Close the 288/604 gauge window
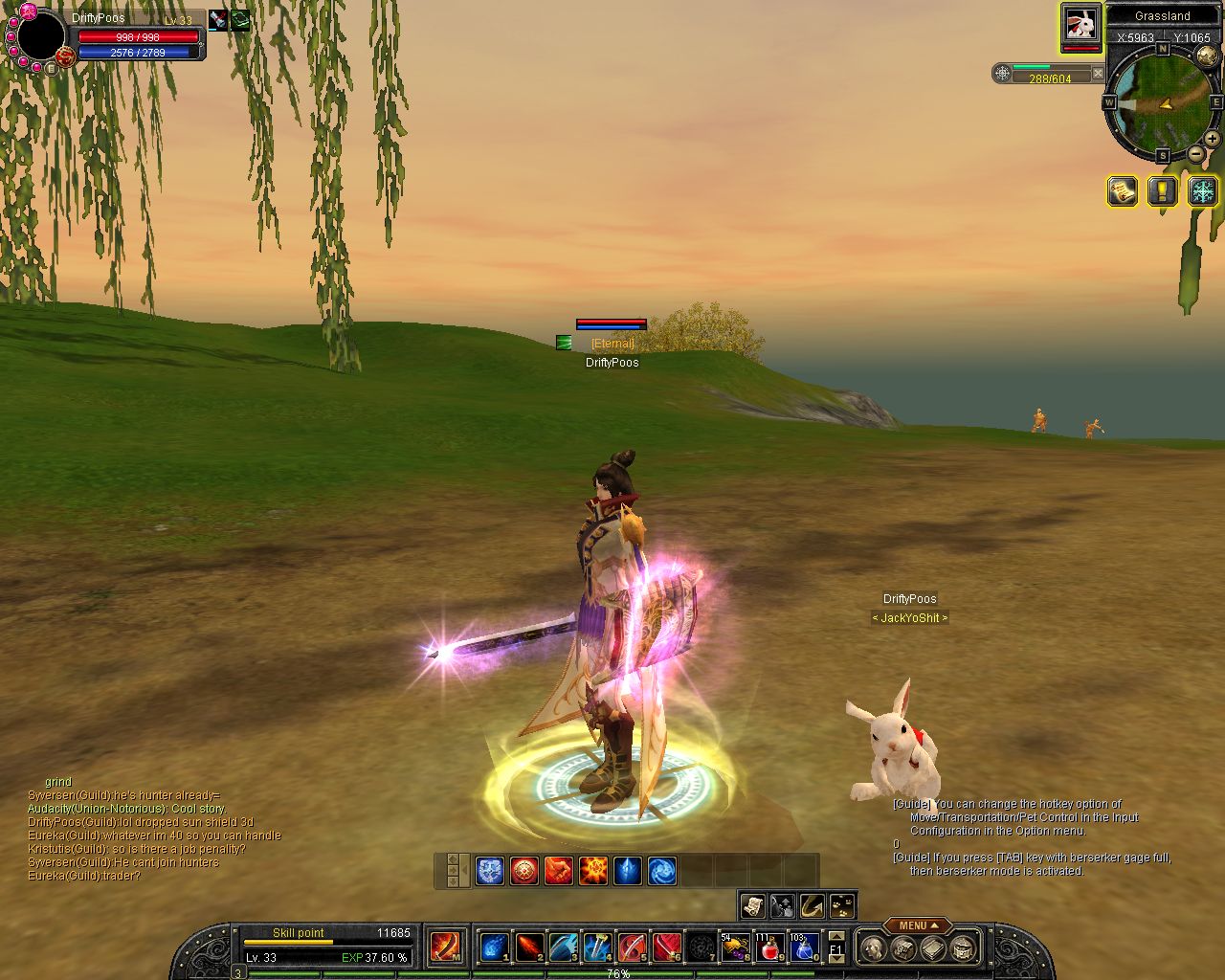 point(1098,73)
